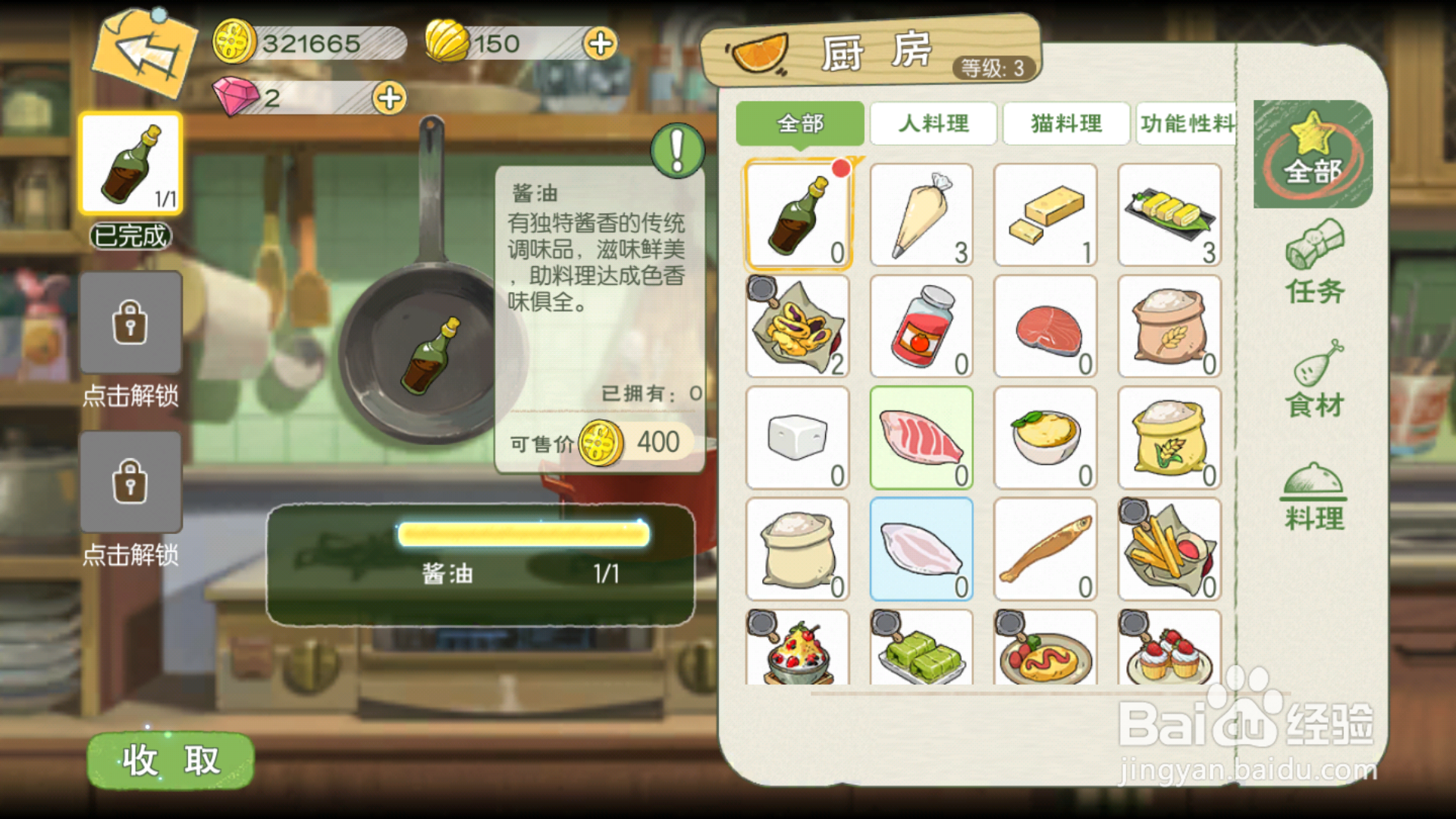Click the 酱油 cooking progress bar
Image resolution: width=1456 pixels, height=819 pixels.
coord(522,535)
